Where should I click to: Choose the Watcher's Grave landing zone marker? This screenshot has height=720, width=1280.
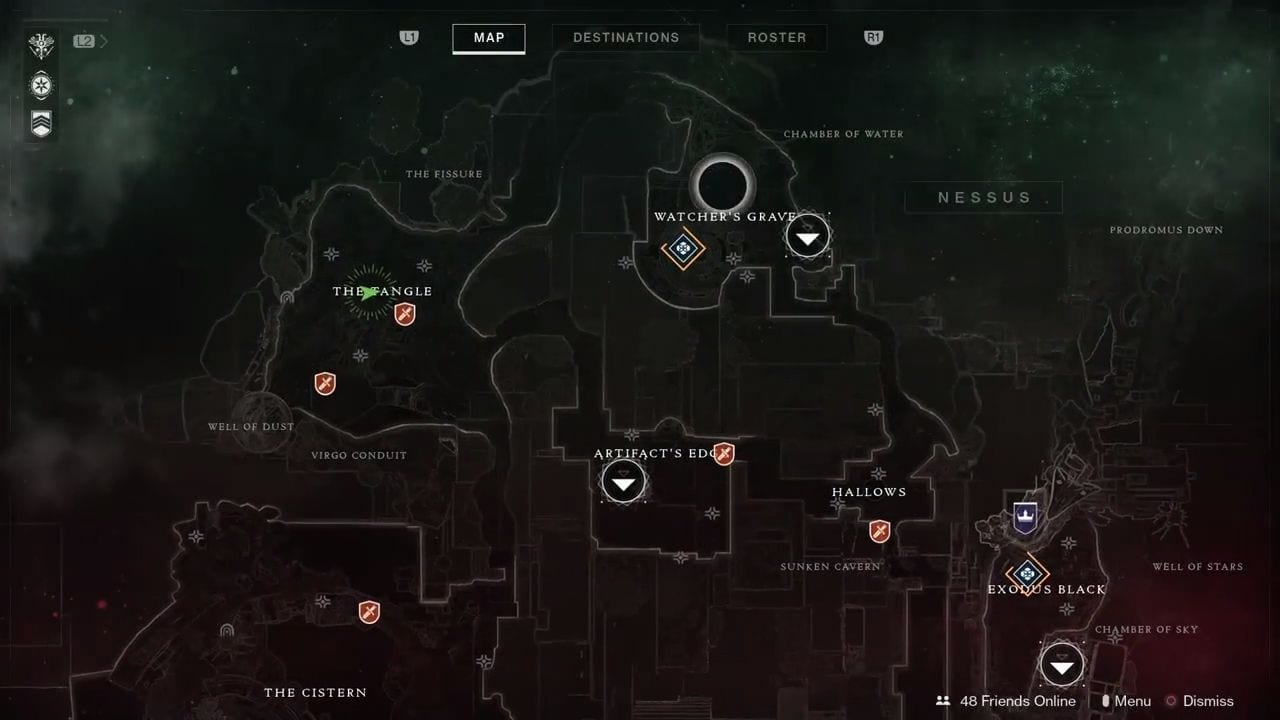click(x=808, y=236)
